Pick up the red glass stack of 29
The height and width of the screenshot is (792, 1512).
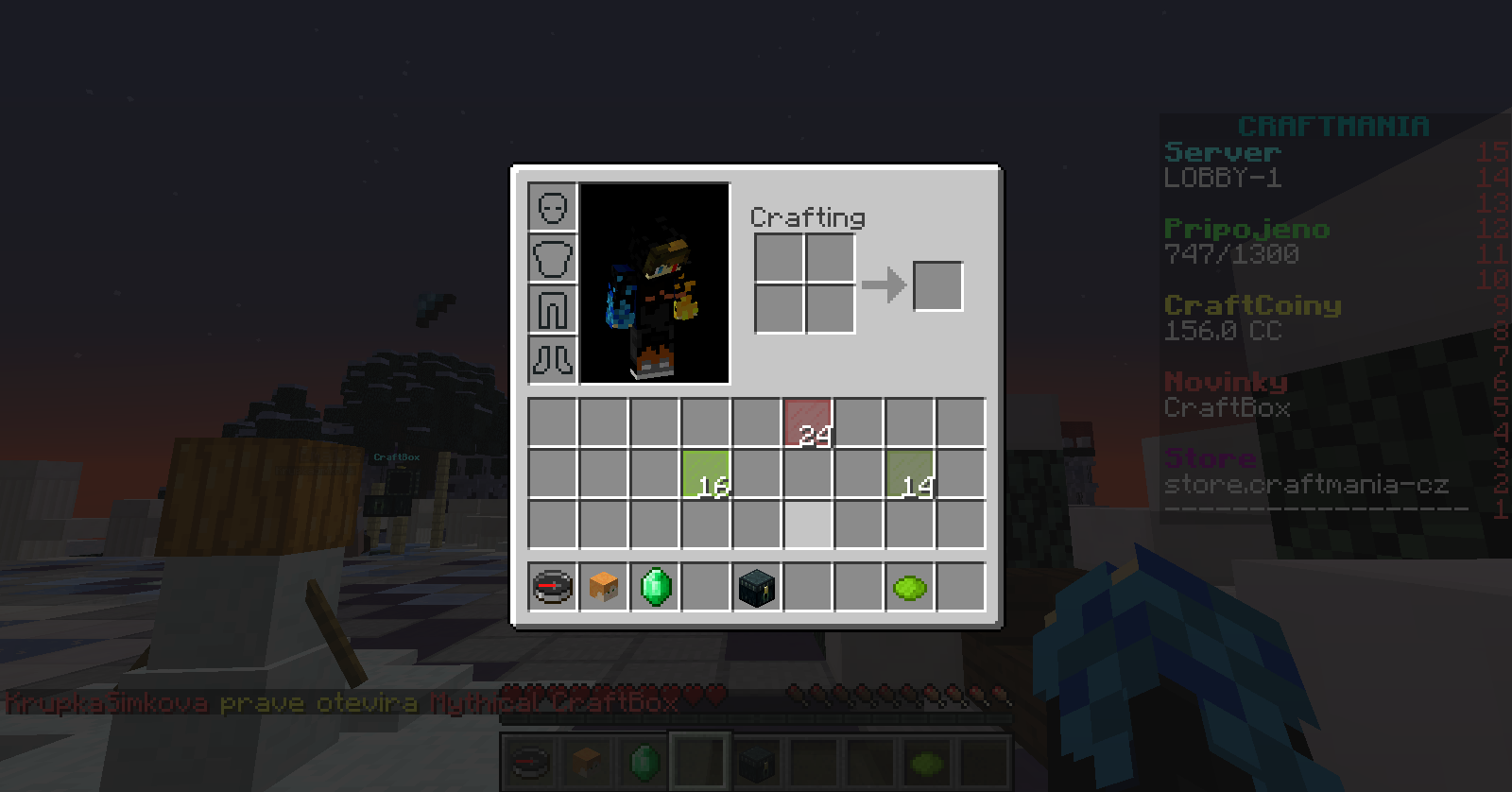point(808,422)
